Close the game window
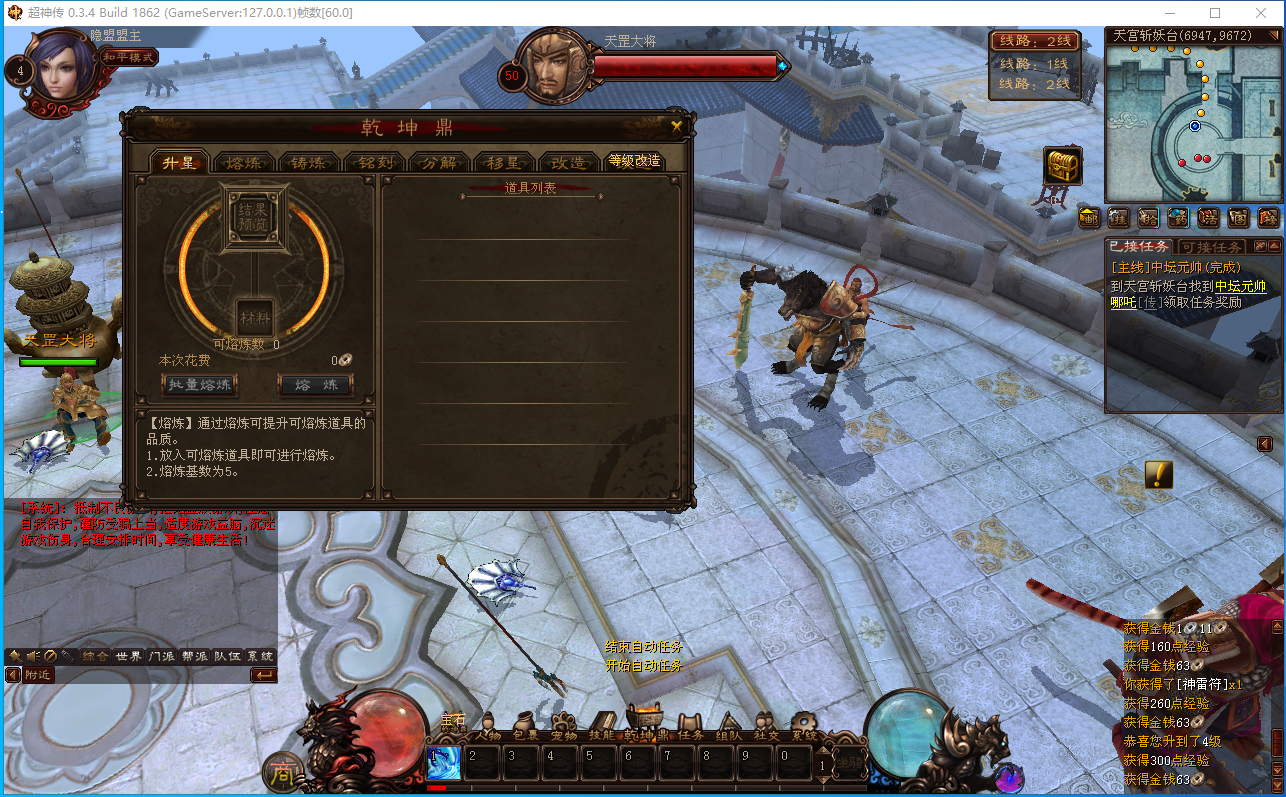The image size is (1286, 797). 1262,13
